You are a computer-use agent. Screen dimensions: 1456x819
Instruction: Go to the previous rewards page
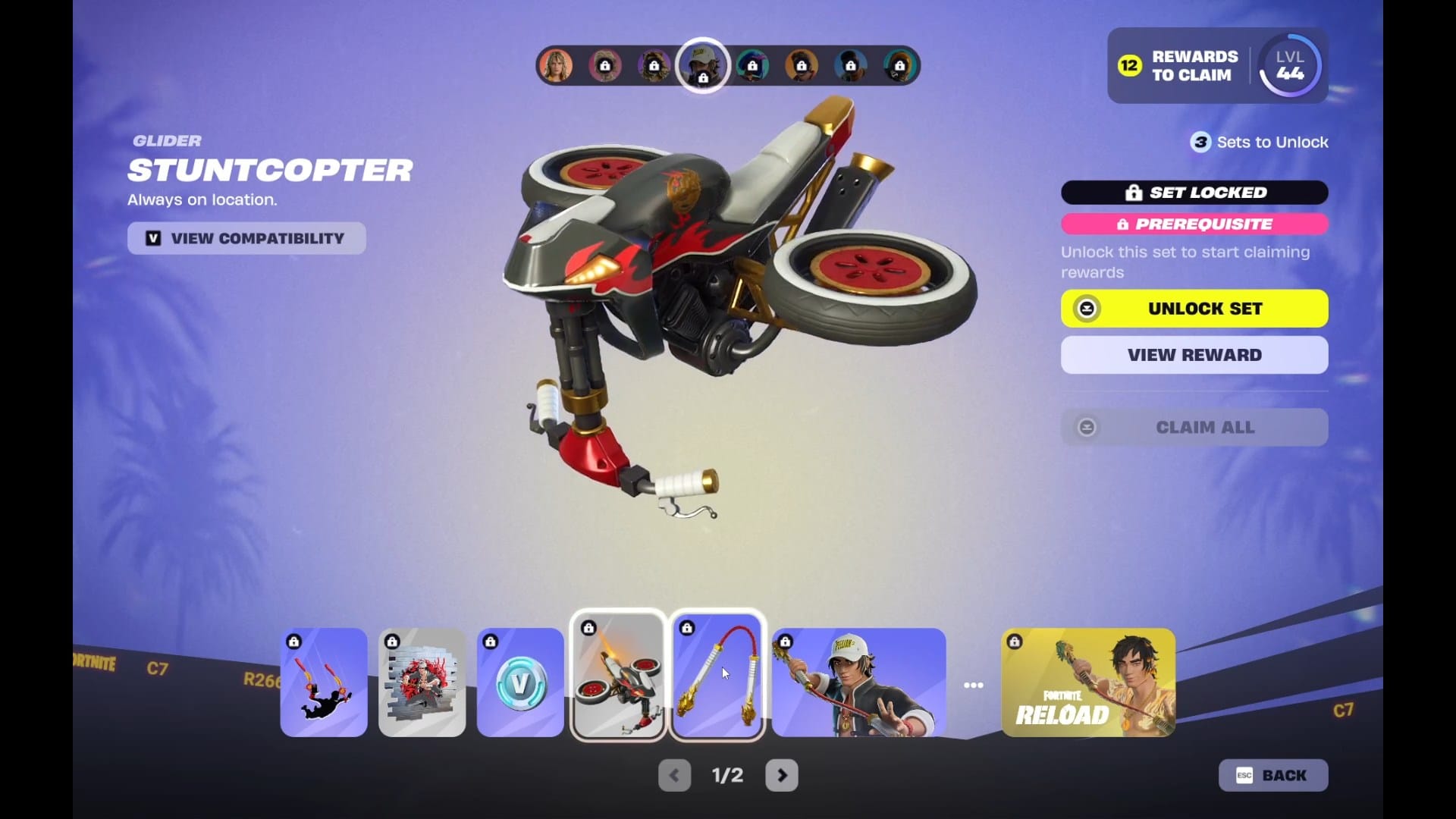(674, 775)
